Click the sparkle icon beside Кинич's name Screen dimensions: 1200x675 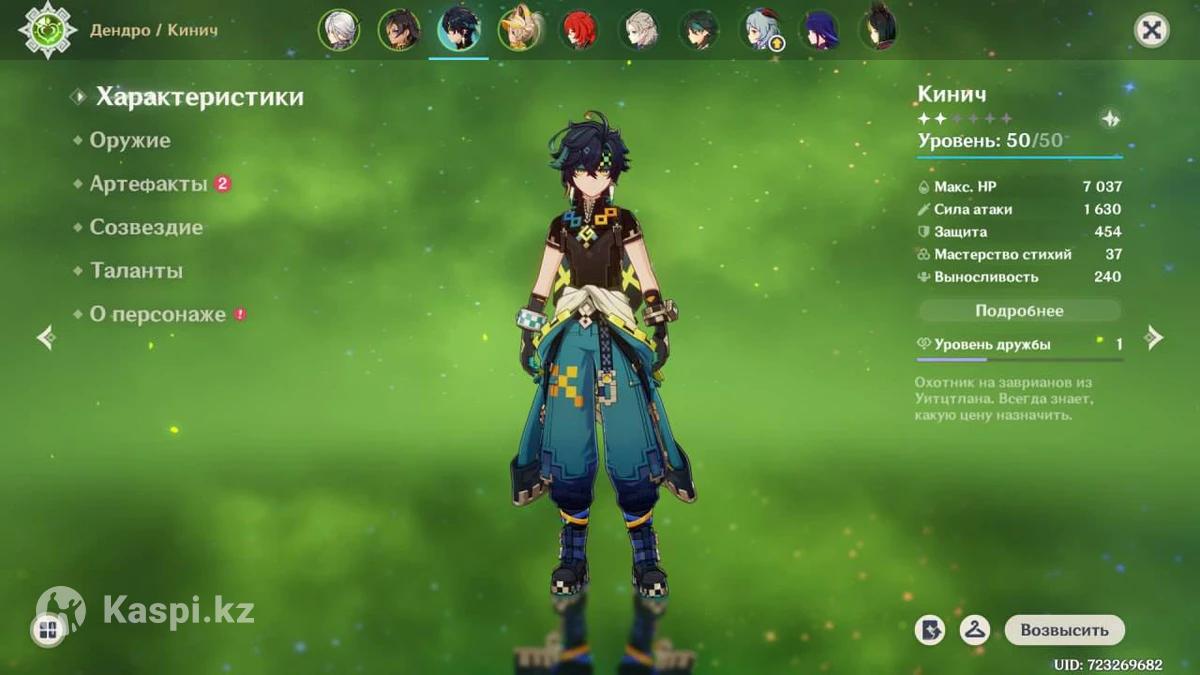click(x=1110, y=119)
